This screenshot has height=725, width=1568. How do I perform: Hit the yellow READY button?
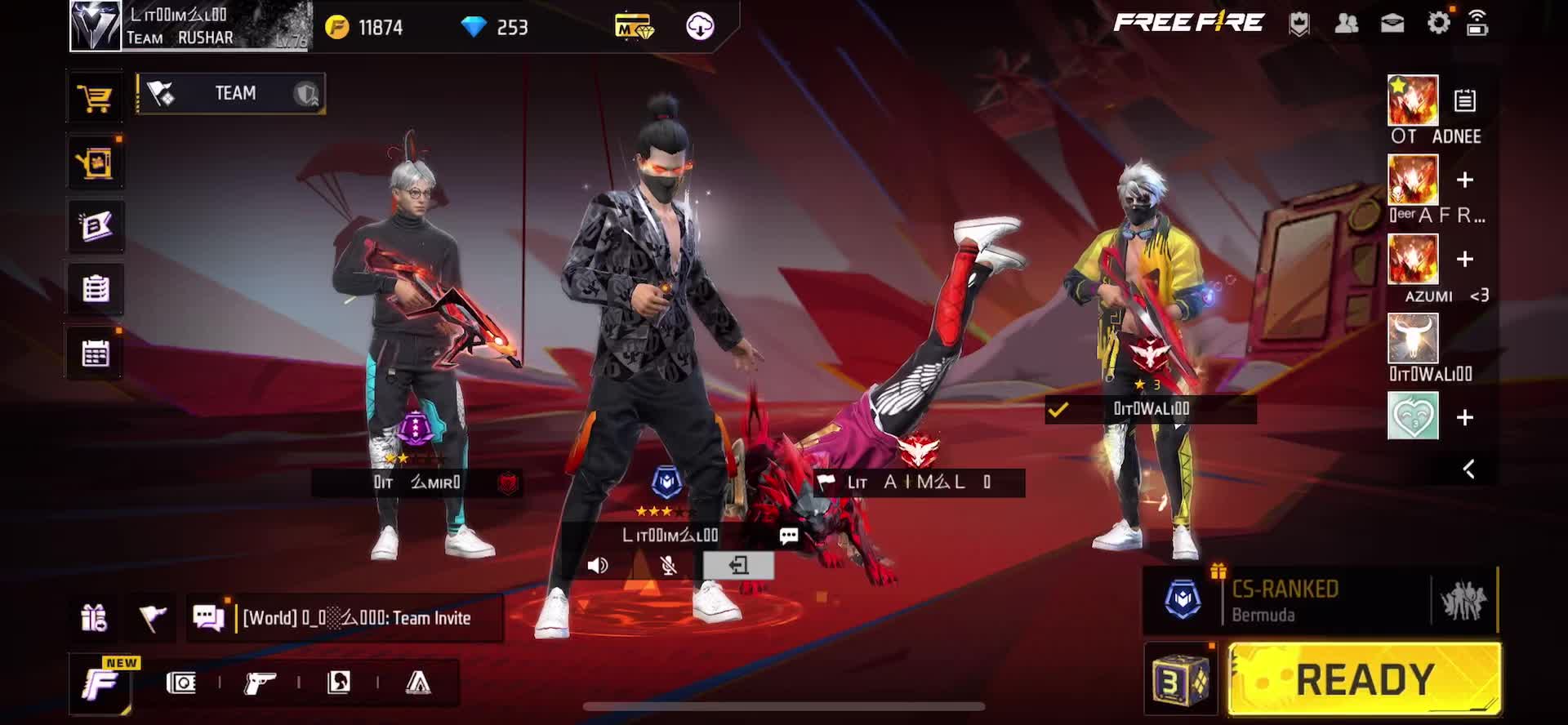(1365, 679)
